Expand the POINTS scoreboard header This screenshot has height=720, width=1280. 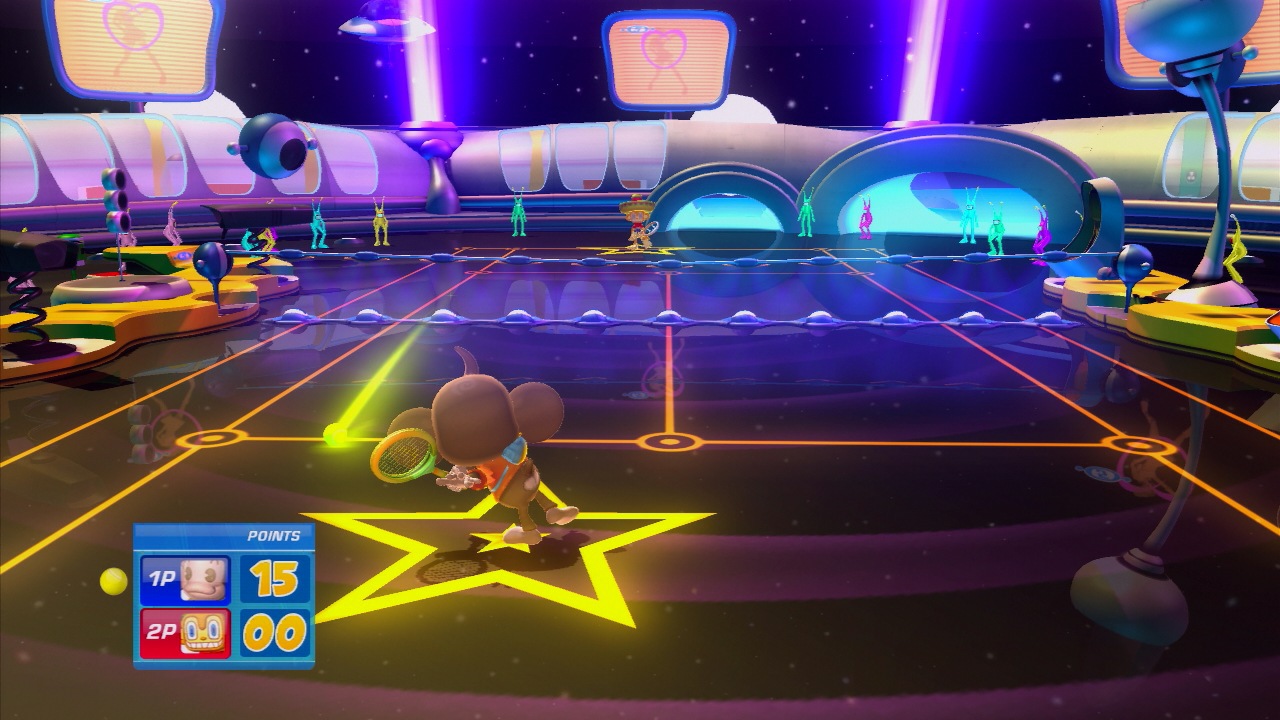272,535
